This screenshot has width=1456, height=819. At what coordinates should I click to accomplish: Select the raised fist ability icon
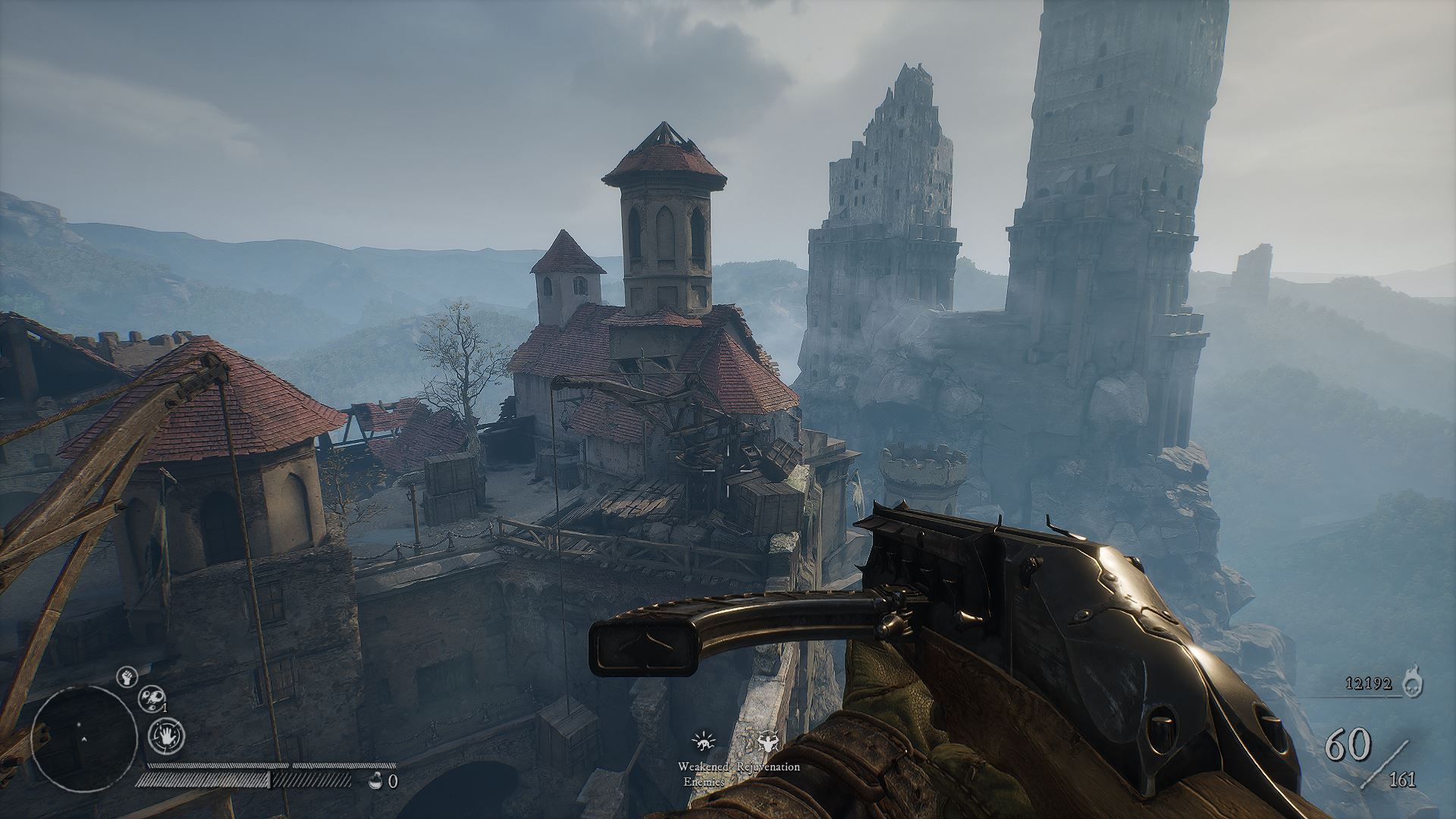127,676
